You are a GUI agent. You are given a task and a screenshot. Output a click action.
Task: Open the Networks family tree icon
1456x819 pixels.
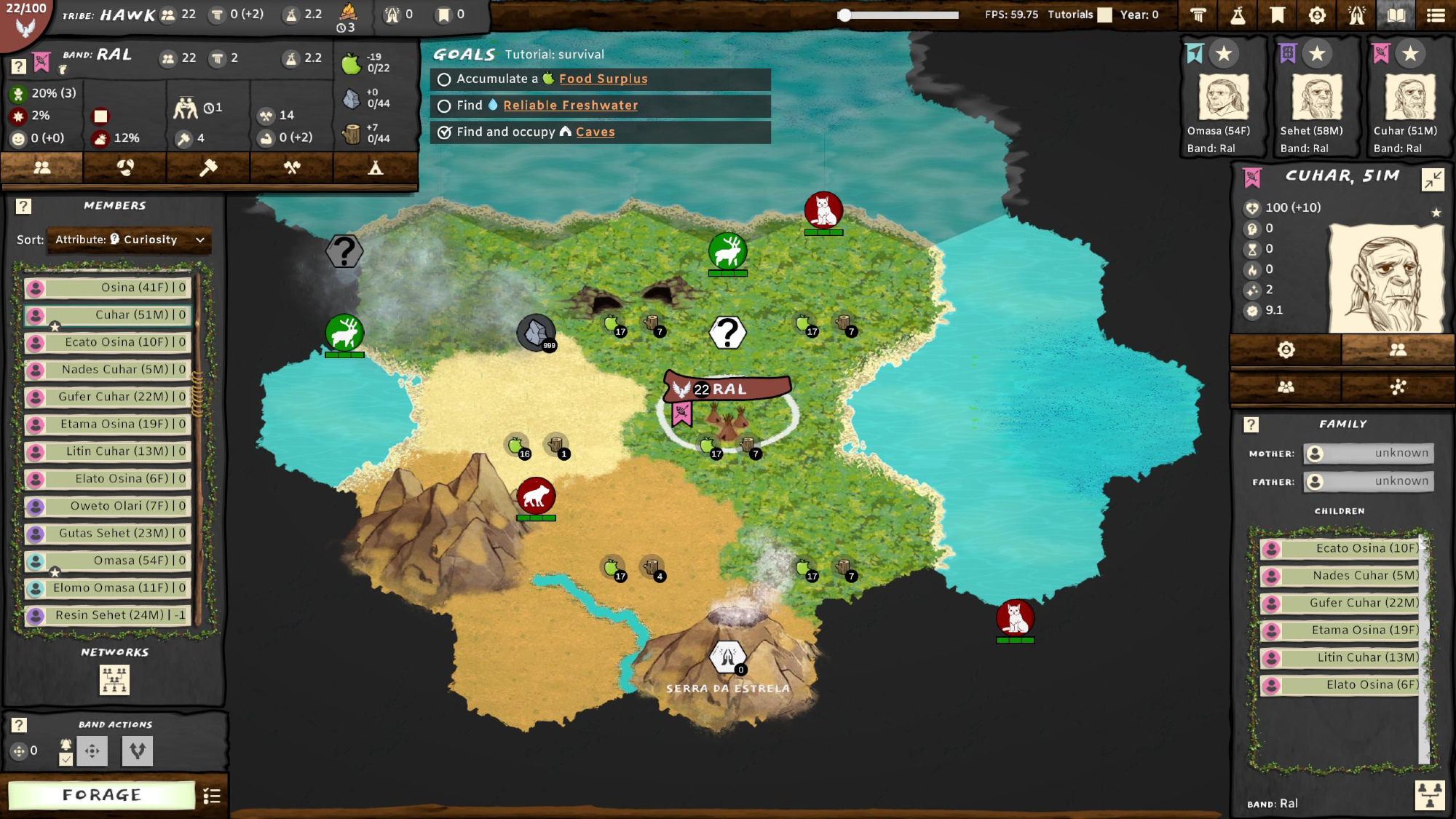pos(114,679)
